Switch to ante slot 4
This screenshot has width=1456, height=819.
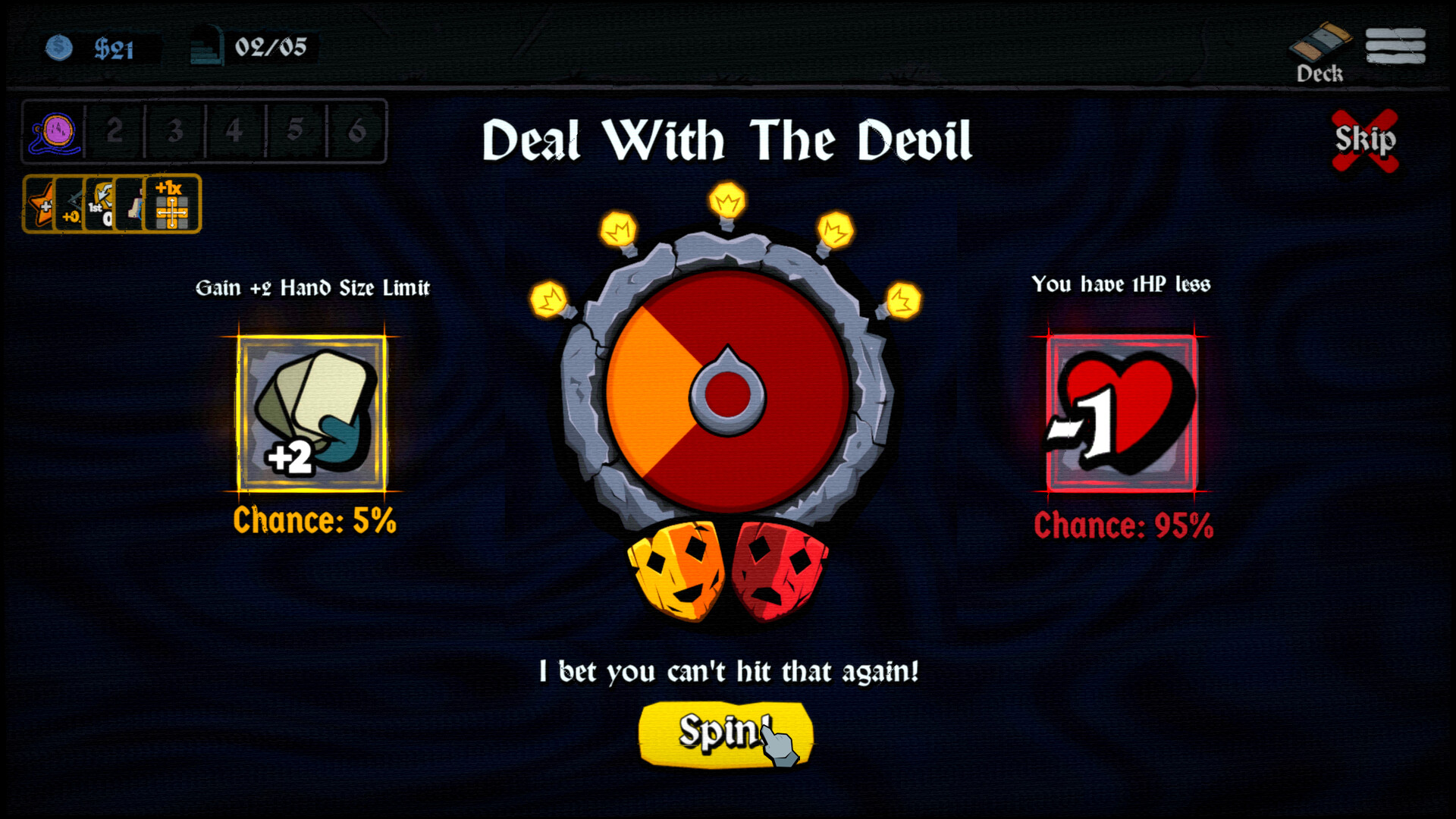(235, 132)
